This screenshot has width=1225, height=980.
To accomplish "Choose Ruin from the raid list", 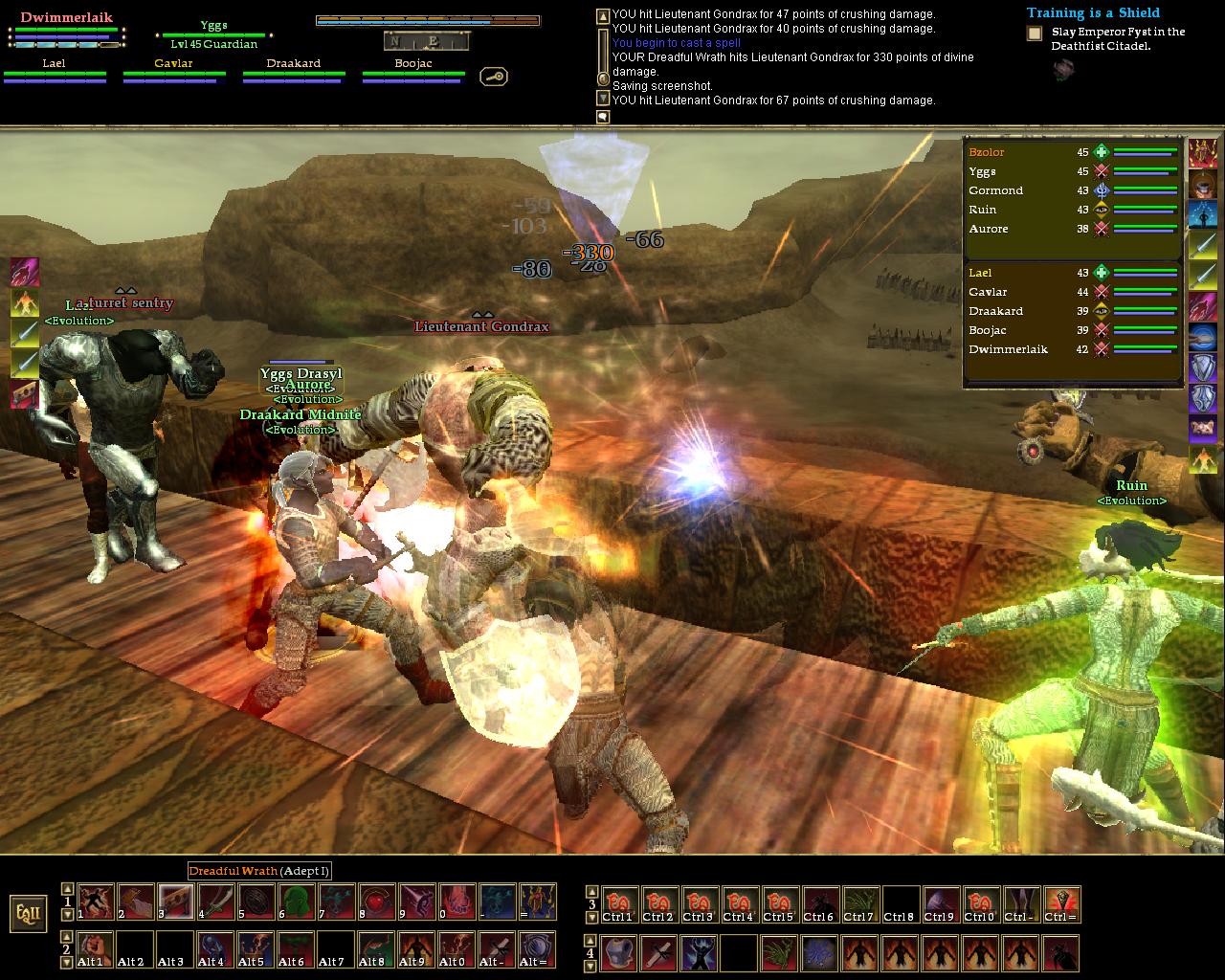I will tap(983, 210).
